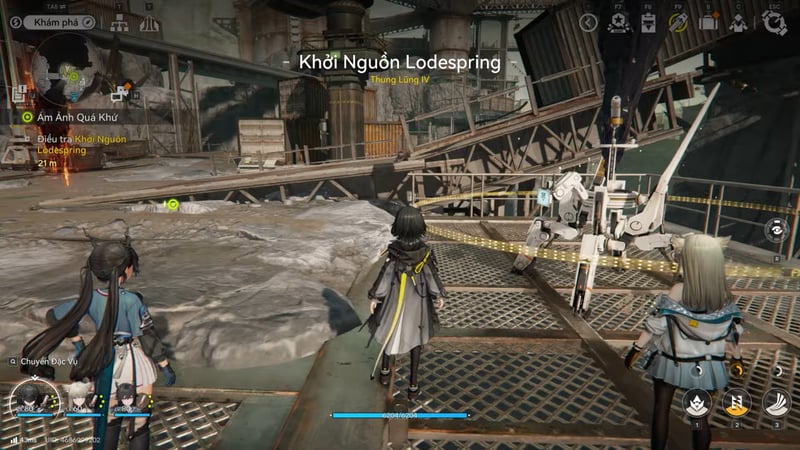Activate the first combat skill icon
This screenshot has width=800, height=450.
click(697, 402)
